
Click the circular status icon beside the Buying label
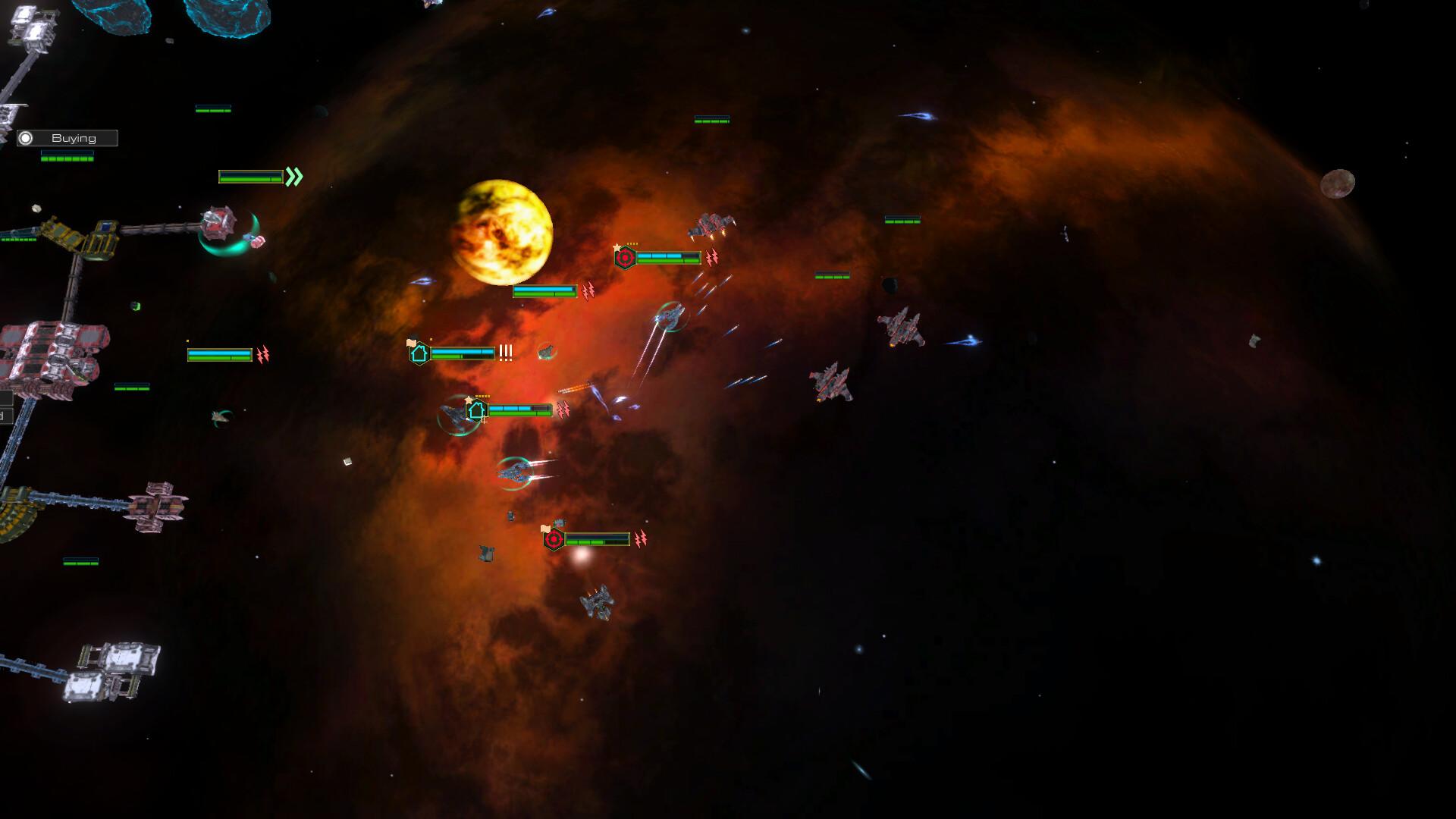pos(27,137)
